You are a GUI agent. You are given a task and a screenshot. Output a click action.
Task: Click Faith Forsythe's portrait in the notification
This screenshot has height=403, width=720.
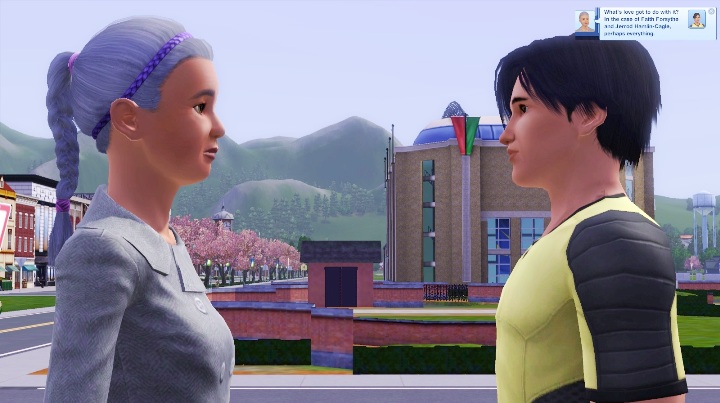pyautogui.click(x=583, y=21)
